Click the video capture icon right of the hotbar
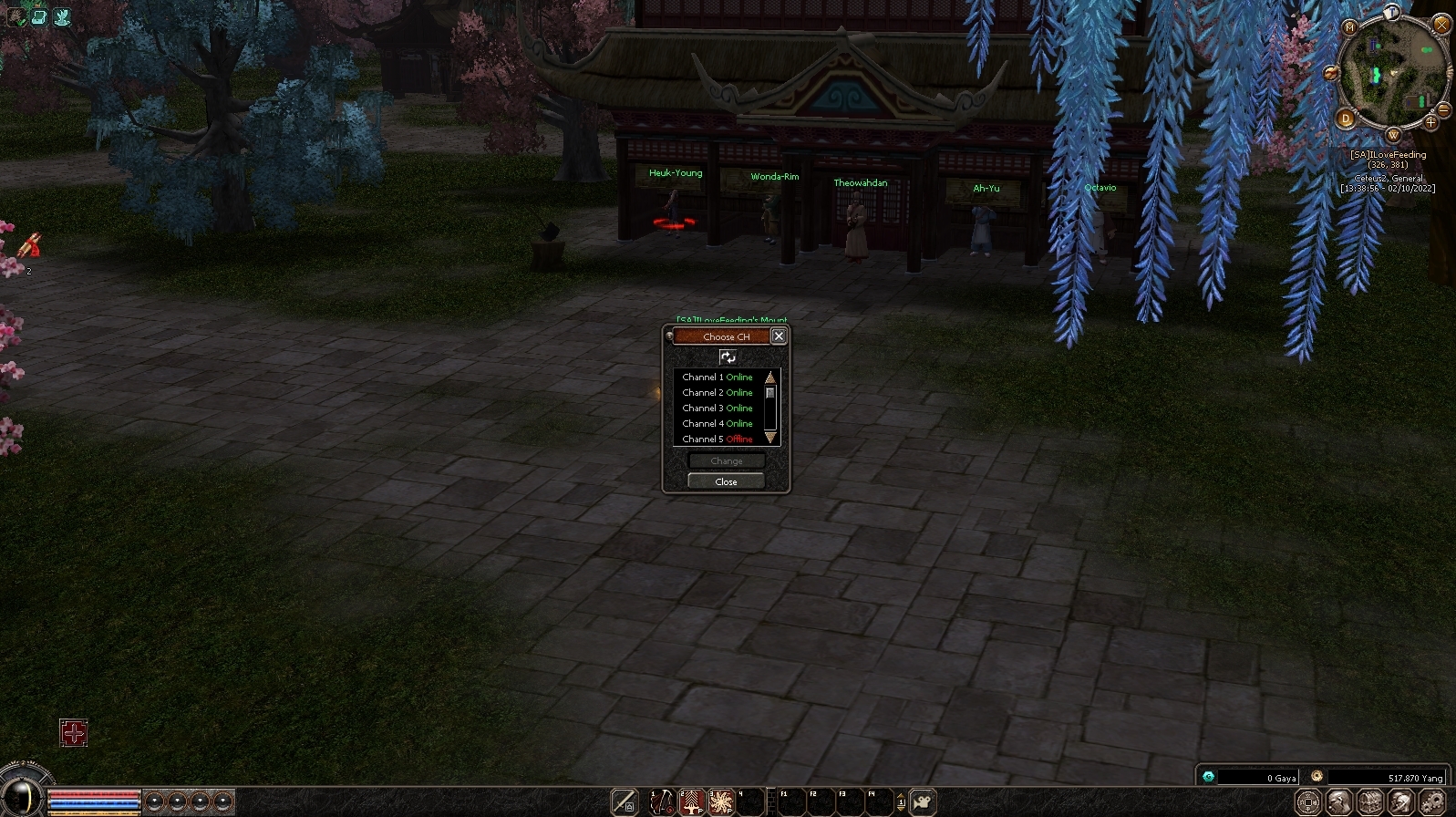This screenshot has height=817, width=1456. point(923,801)
